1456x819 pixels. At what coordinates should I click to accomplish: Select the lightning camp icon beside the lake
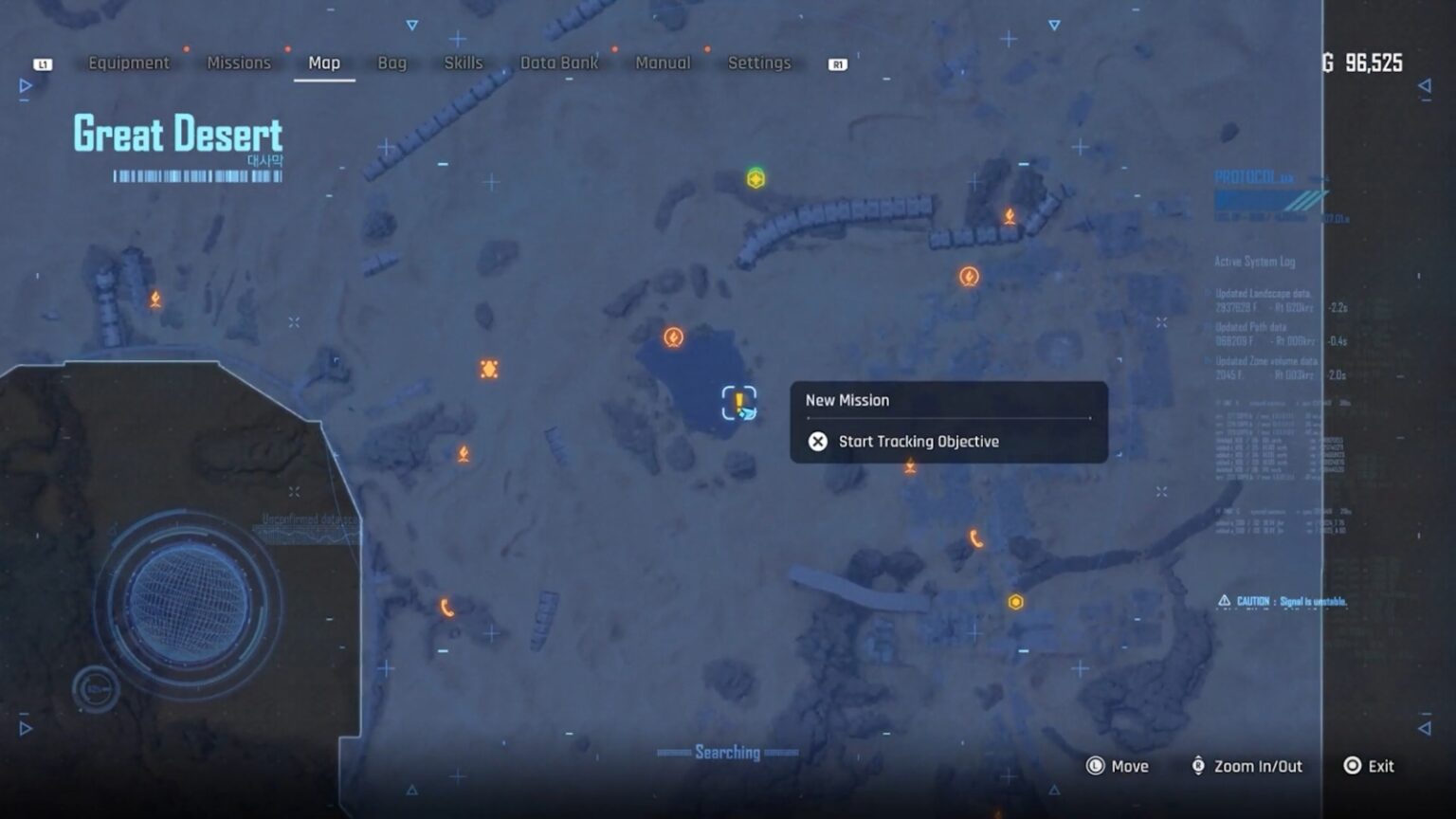pos(673,337)
